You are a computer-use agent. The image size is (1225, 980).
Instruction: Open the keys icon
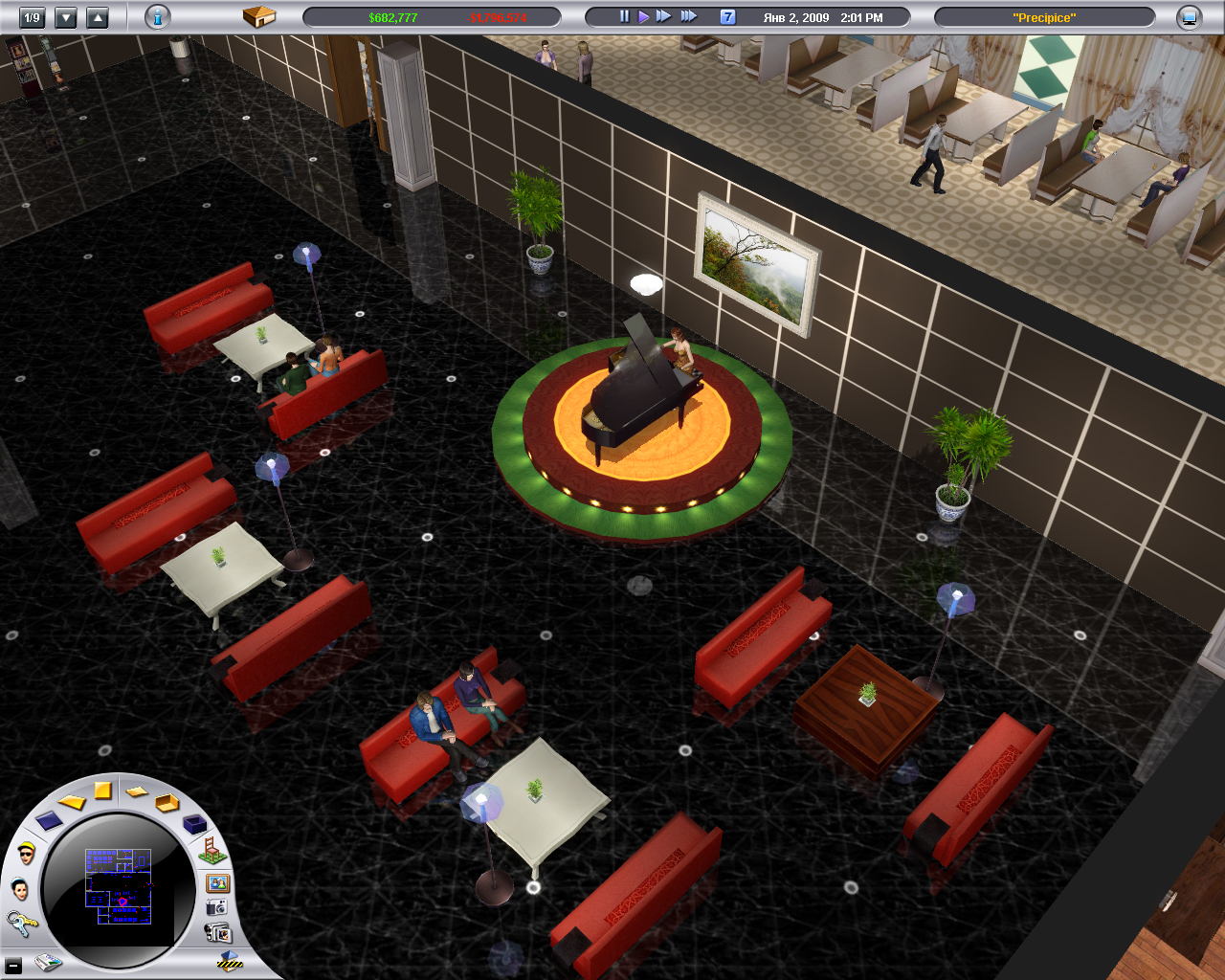(x=20, y=923)
